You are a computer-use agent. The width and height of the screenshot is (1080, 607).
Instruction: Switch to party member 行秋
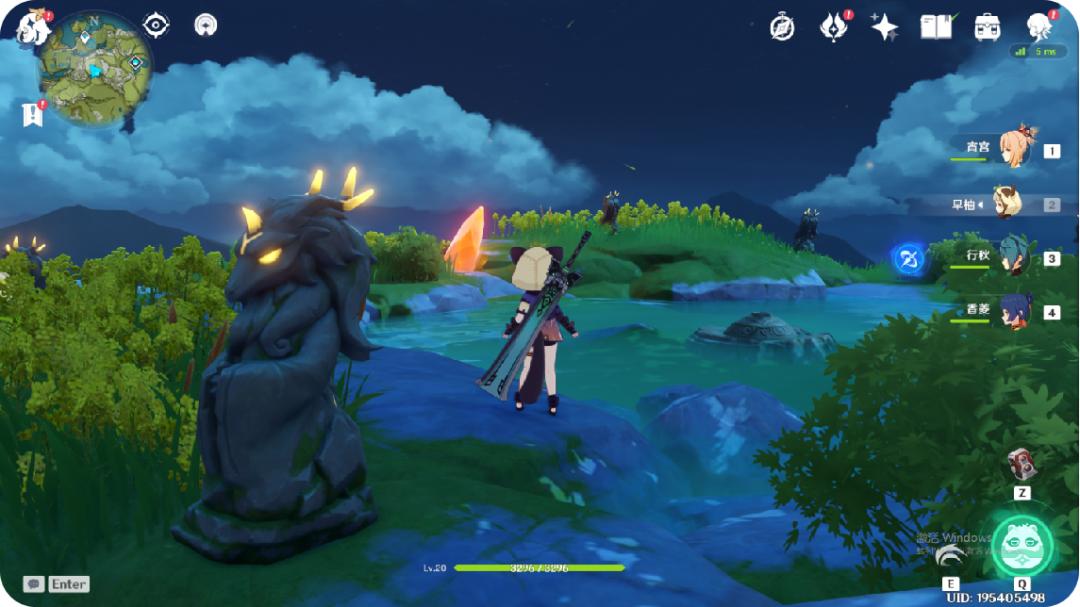pyautogui.click(x=1013, y=257)
